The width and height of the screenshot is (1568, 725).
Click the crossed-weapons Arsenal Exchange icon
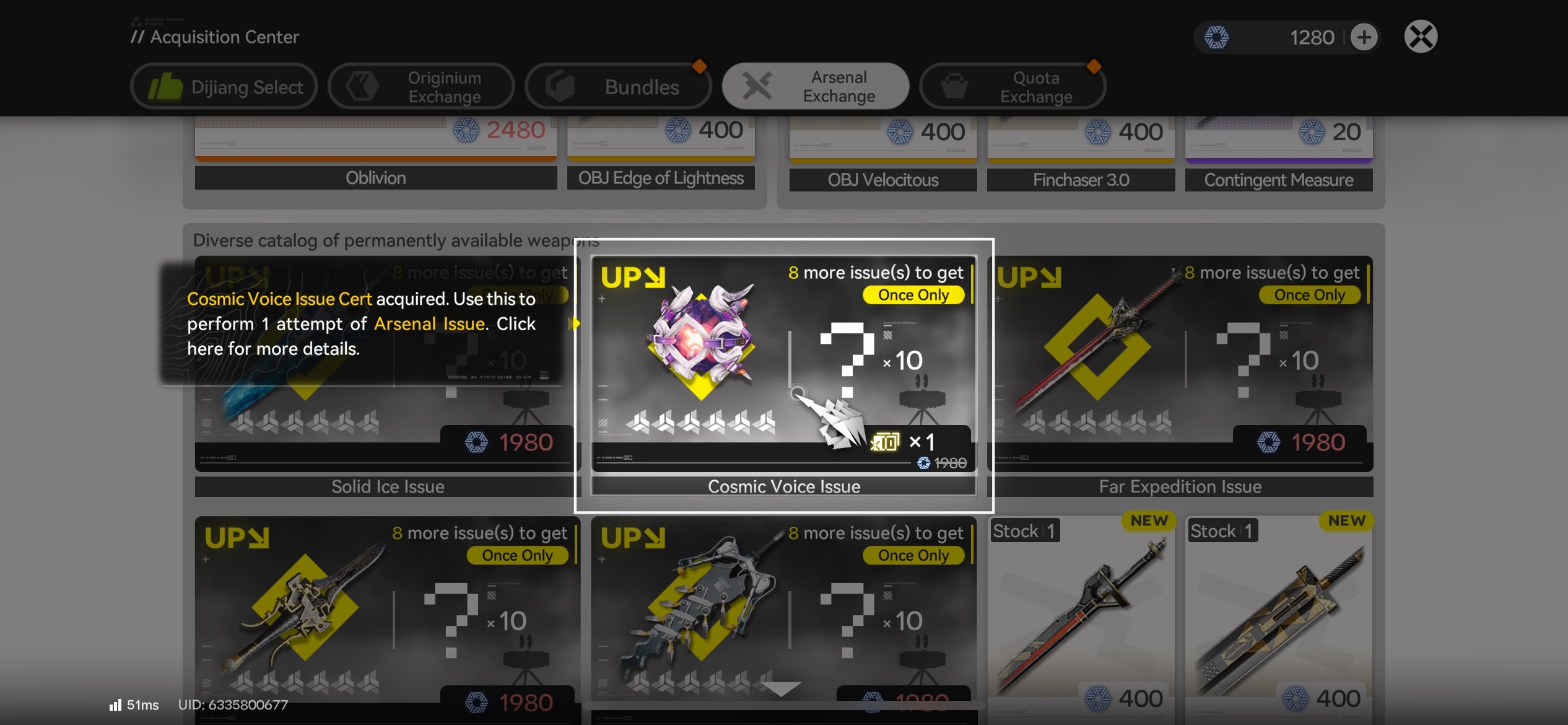[x=758, y=86]
